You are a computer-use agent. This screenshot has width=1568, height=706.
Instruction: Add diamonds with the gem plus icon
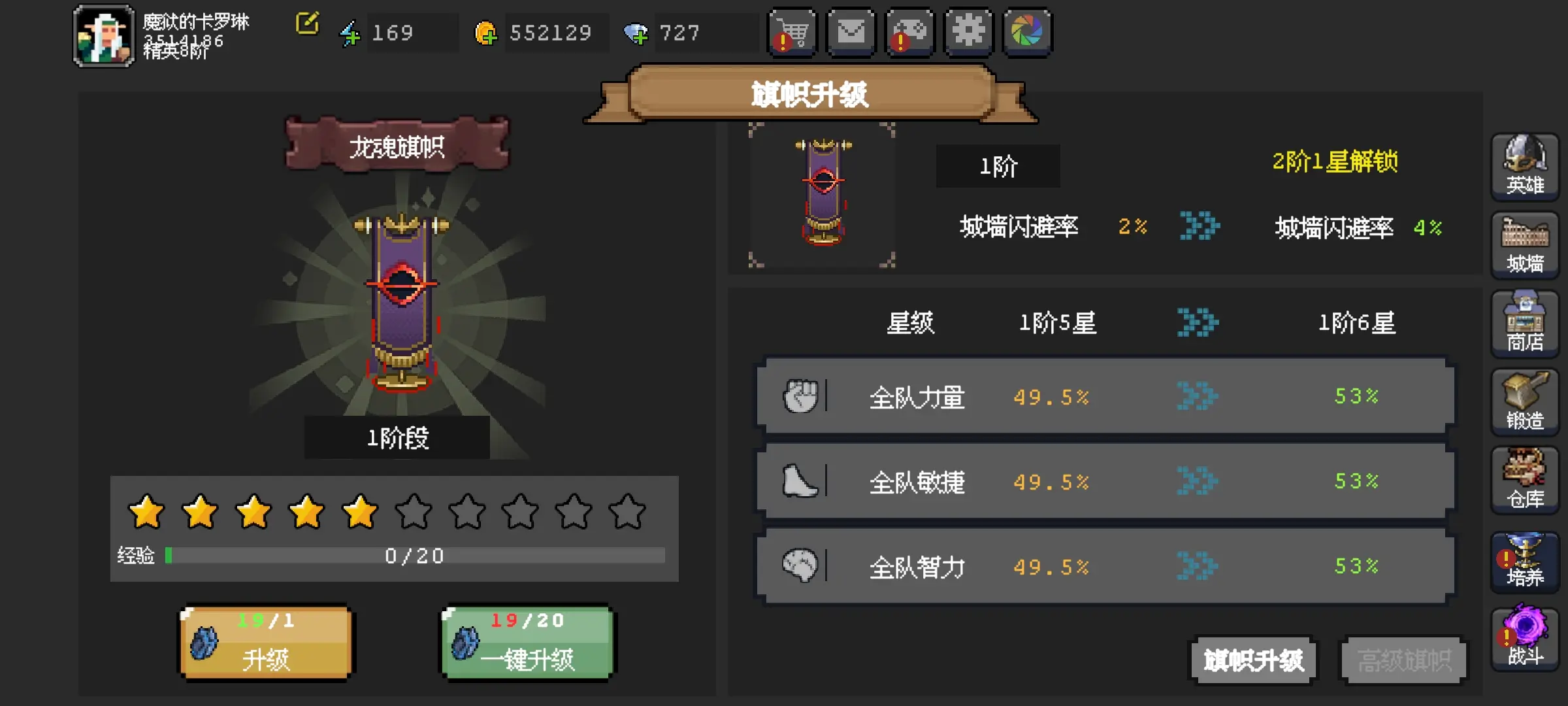(x=635, y=33)
